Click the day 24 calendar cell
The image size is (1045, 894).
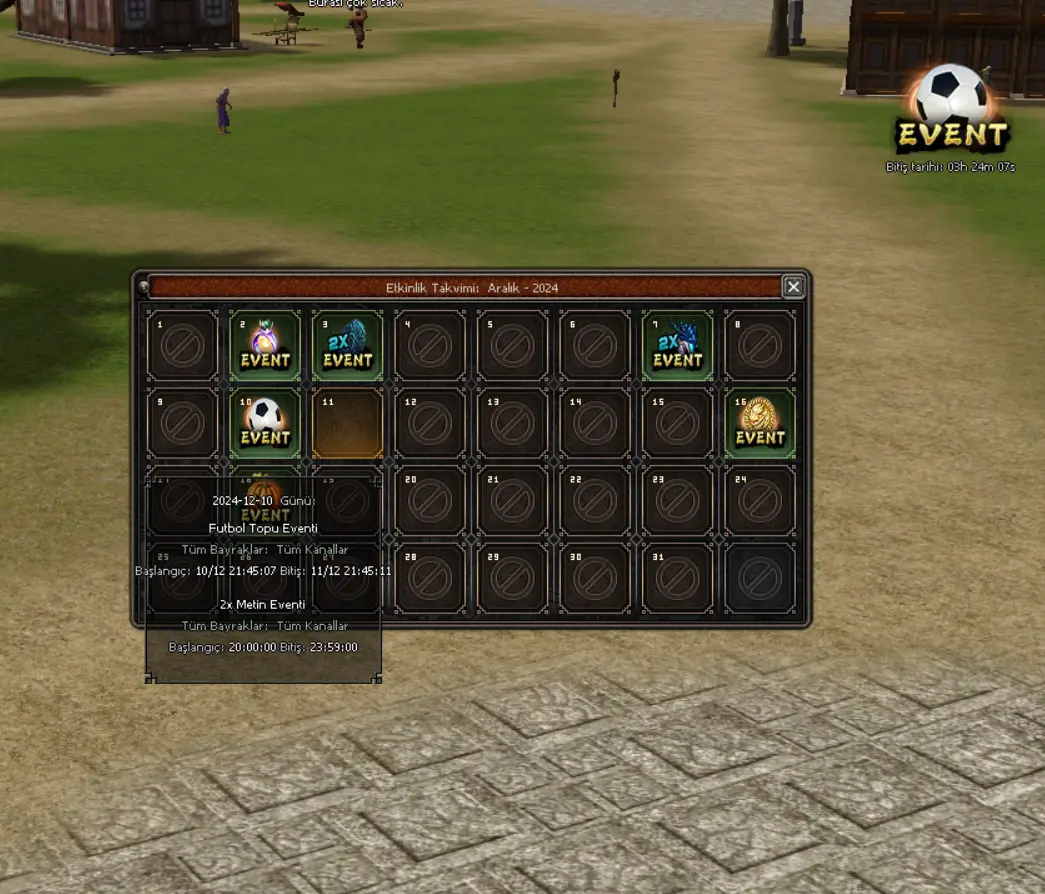click(760, 501)
